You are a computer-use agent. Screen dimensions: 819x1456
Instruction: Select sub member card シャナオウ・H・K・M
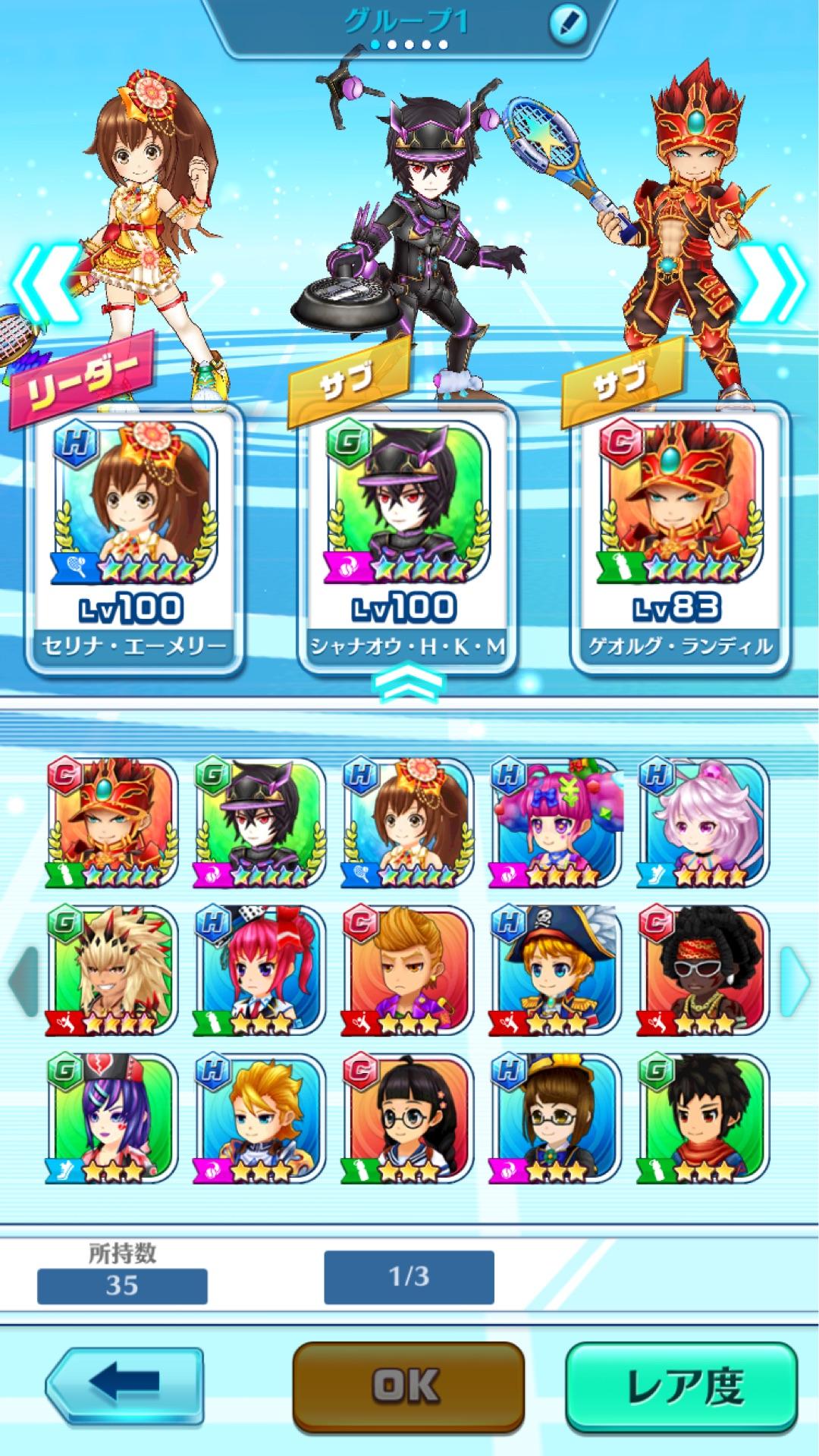click(407, 538)
